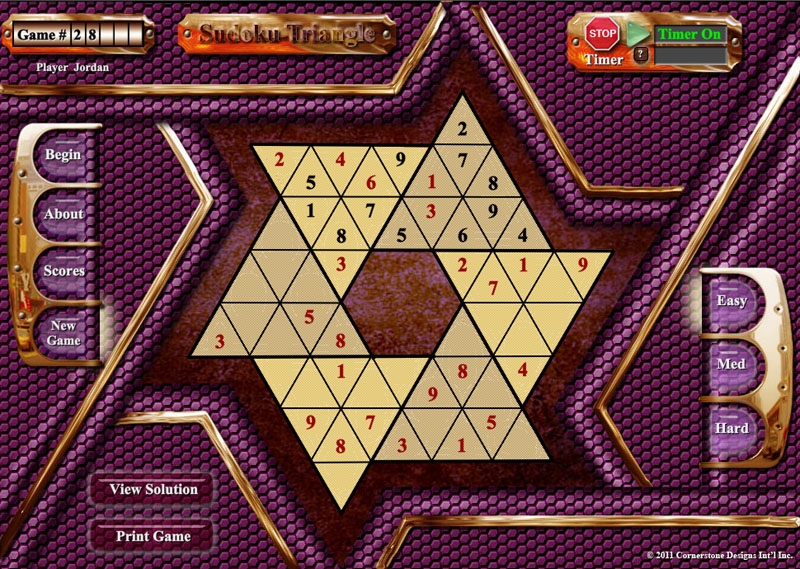Image resolution: width=800 pixels, height=569 pixels.
Task: Switch to Hard difficulty
Action: [x=732, y=428]
